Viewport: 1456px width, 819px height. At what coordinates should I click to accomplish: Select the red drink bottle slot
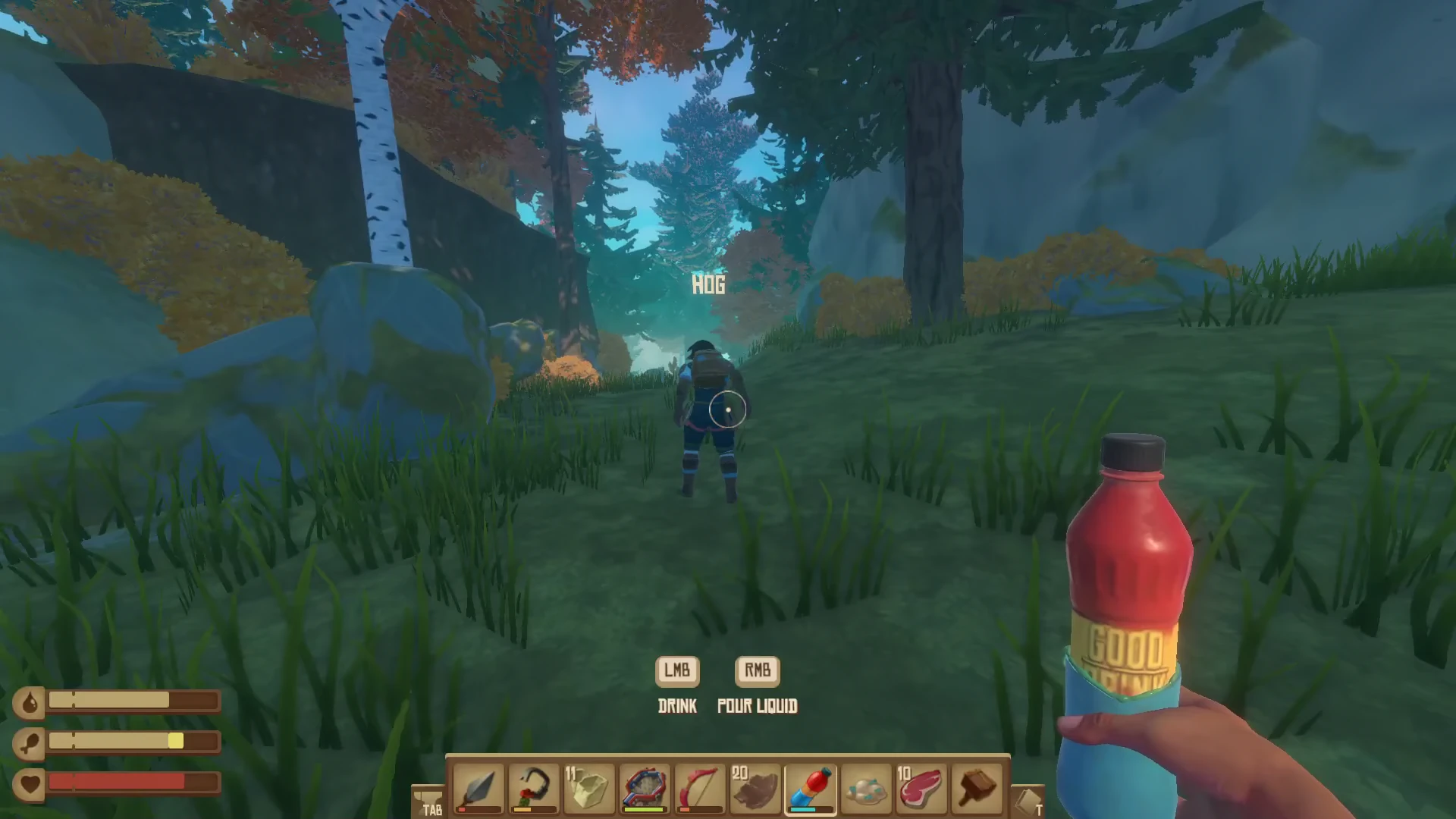(811, 789)
